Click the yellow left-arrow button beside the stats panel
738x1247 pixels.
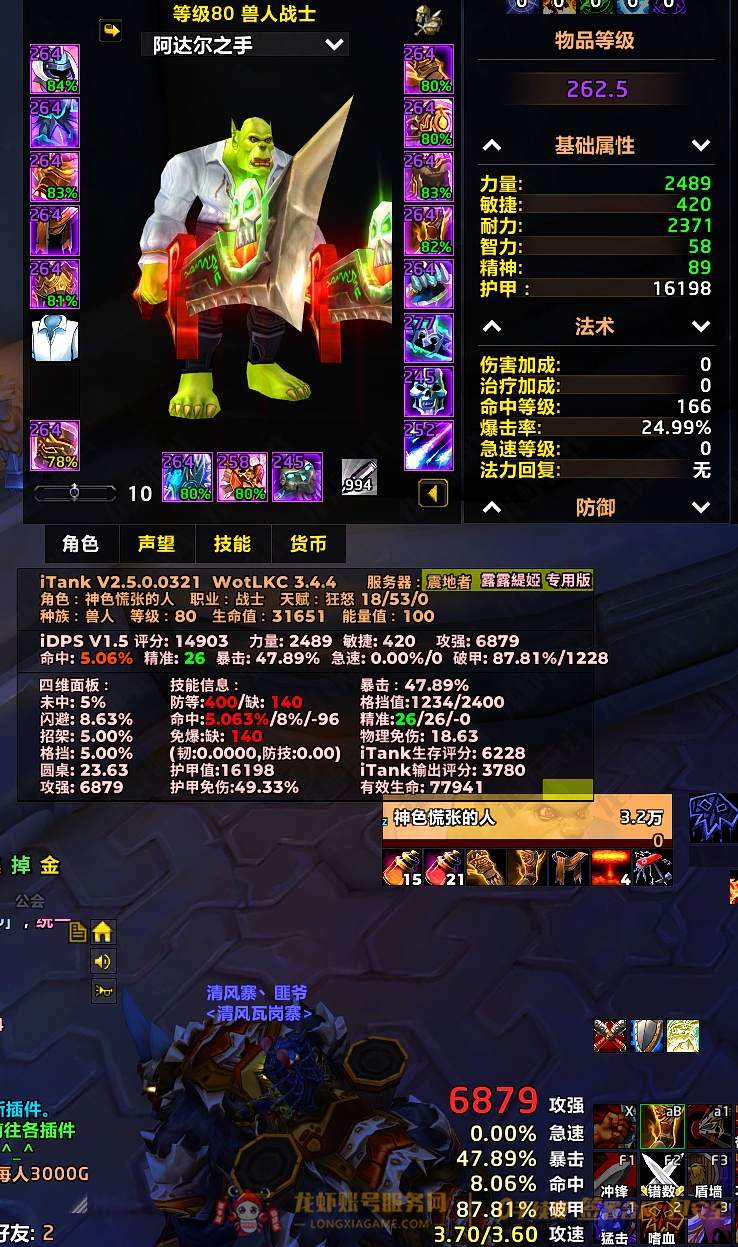(x=432, y=493)
